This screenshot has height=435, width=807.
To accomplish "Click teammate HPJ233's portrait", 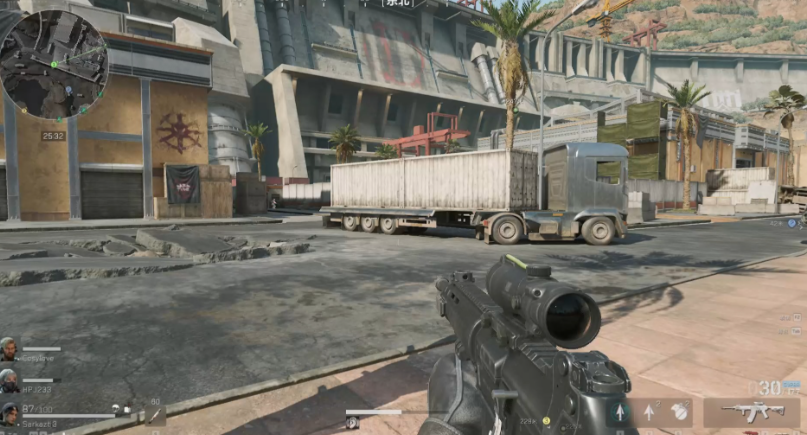I will tap(9, 381).
